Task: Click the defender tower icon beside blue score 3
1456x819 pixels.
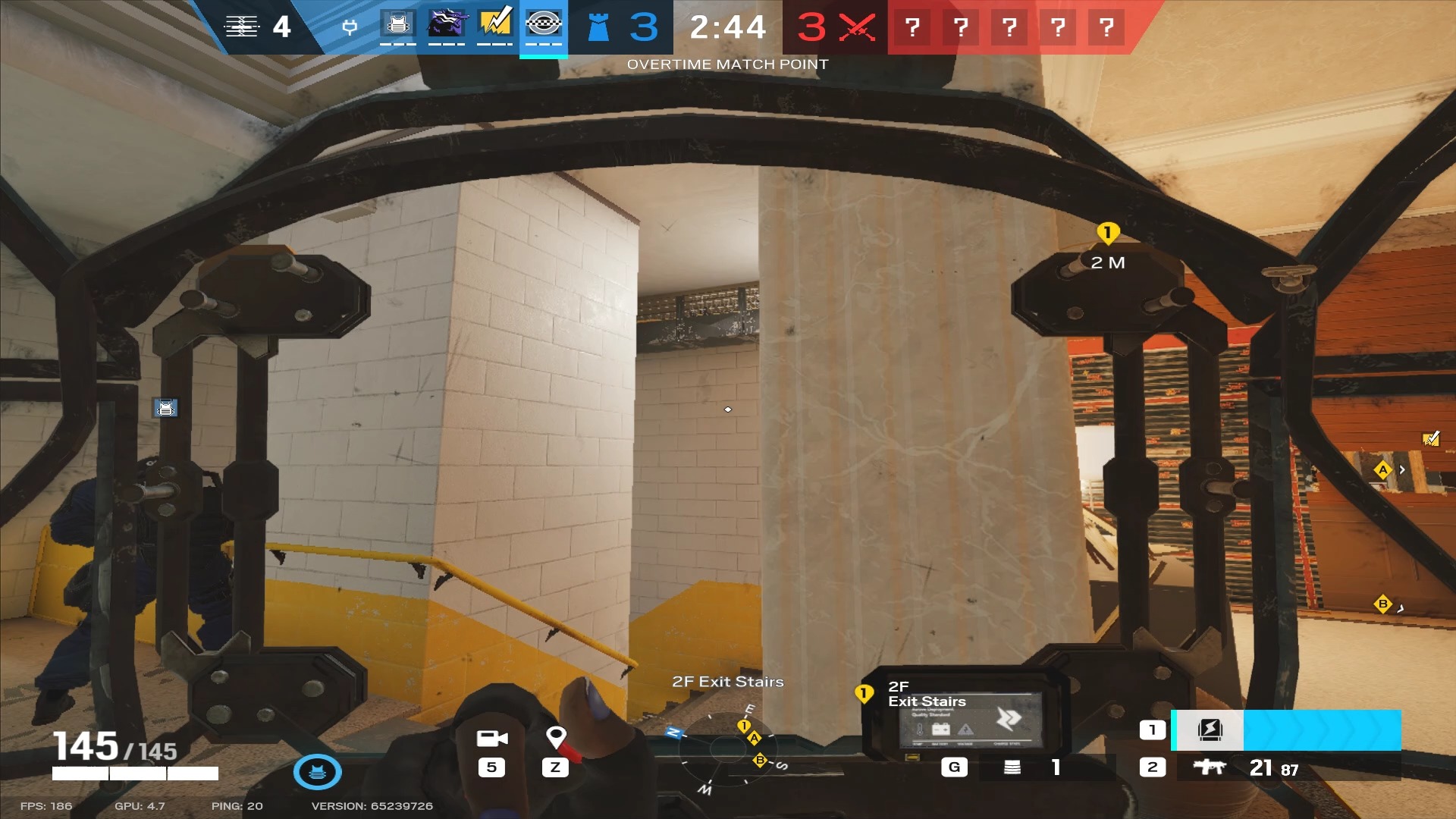Action: click(598, 27)
